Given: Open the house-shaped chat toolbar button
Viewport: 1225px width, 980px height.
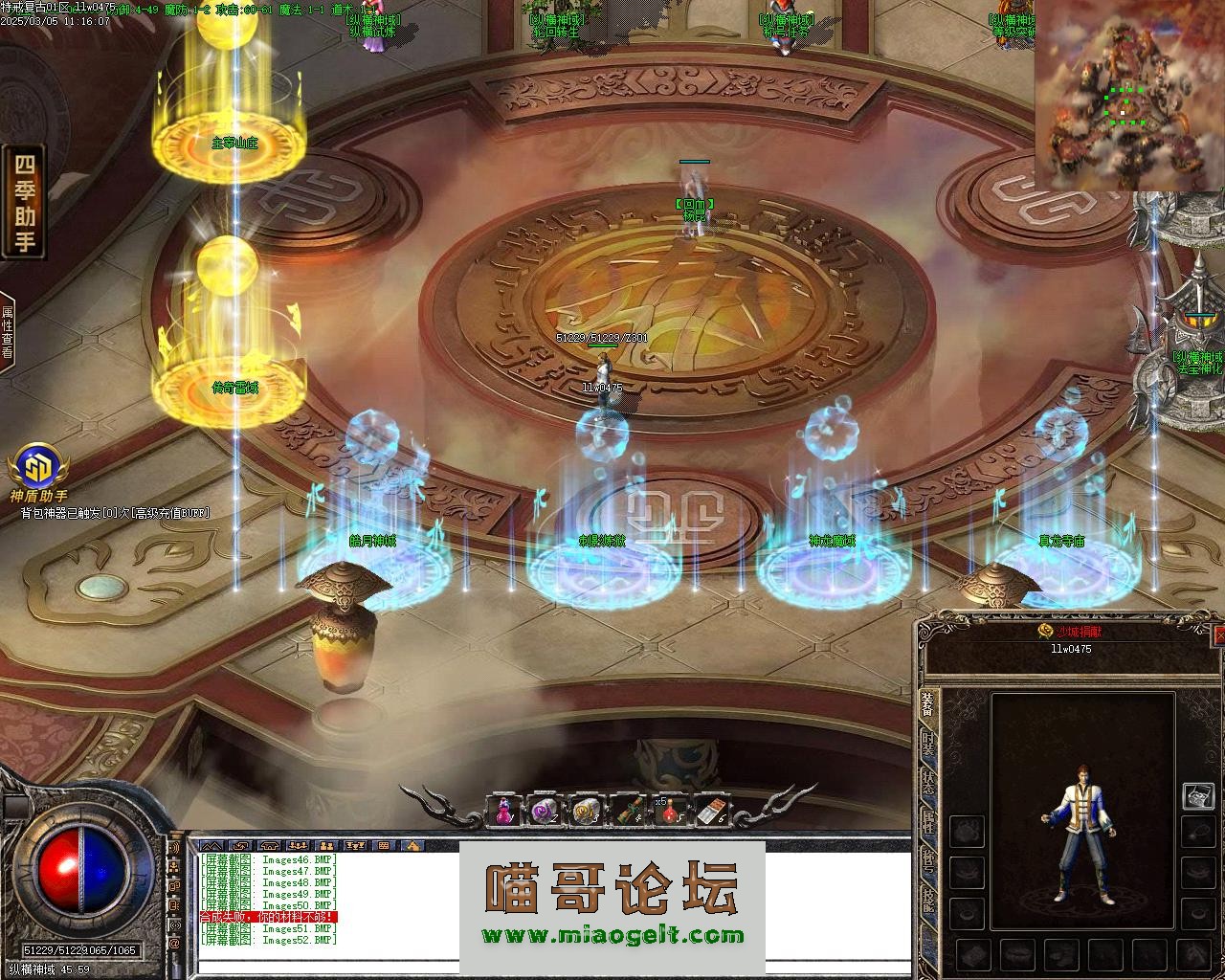Looking at the screenshot, I should pos(412,846).
